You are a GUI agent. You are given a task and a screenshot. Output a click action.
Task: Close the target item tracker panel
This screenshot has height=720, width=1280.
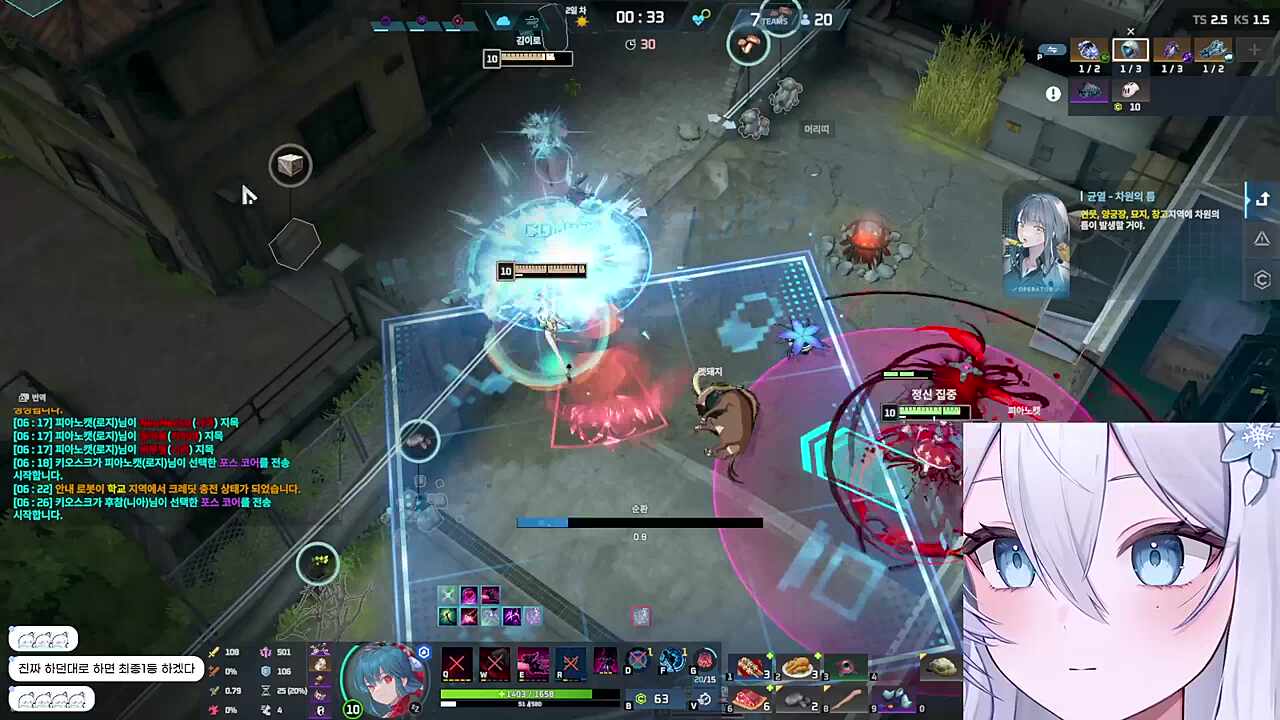coord(1131,31)
